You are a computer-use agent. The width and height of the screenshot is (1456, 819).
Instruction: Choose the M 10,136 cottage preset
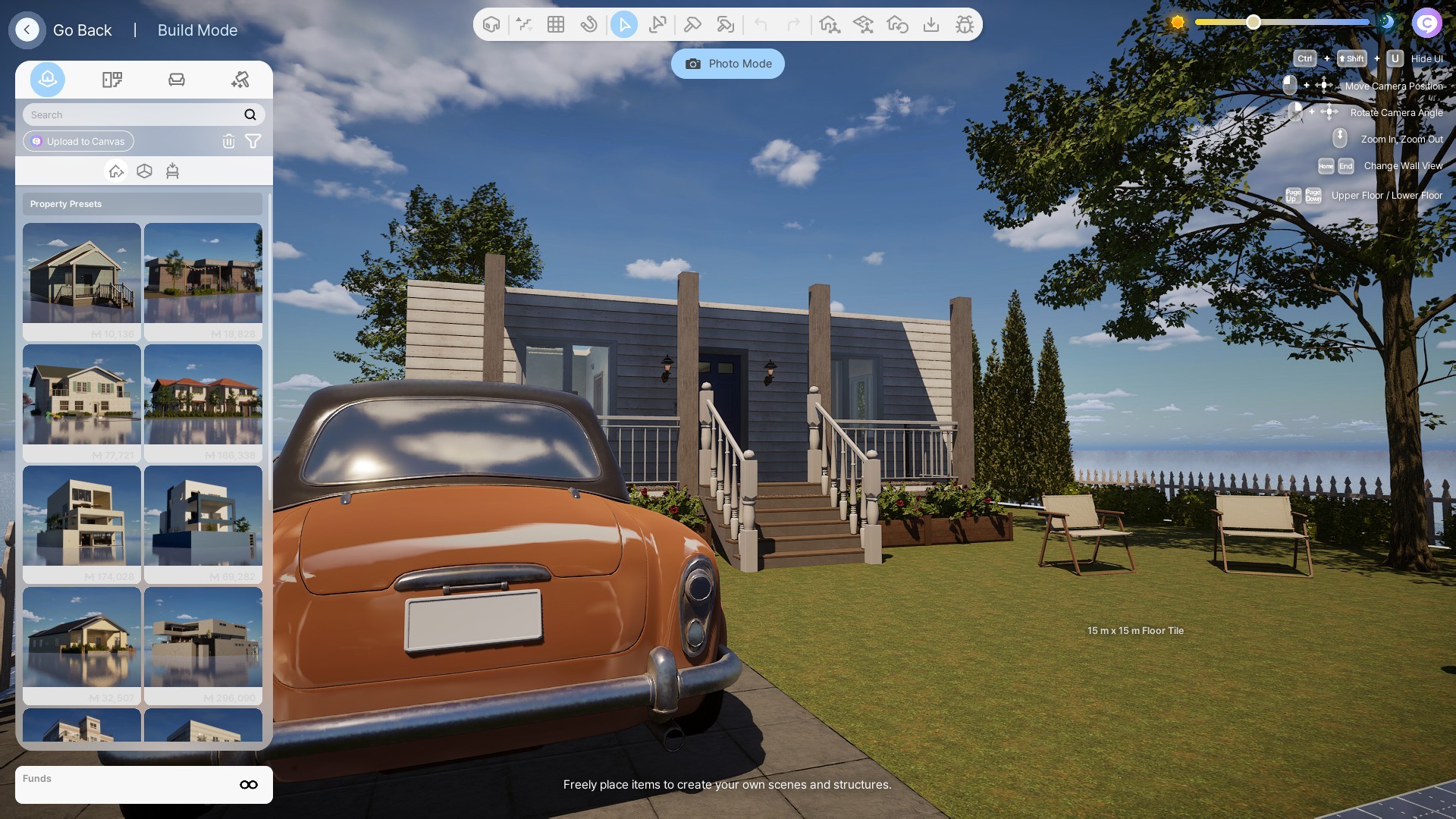pos(82,281)
